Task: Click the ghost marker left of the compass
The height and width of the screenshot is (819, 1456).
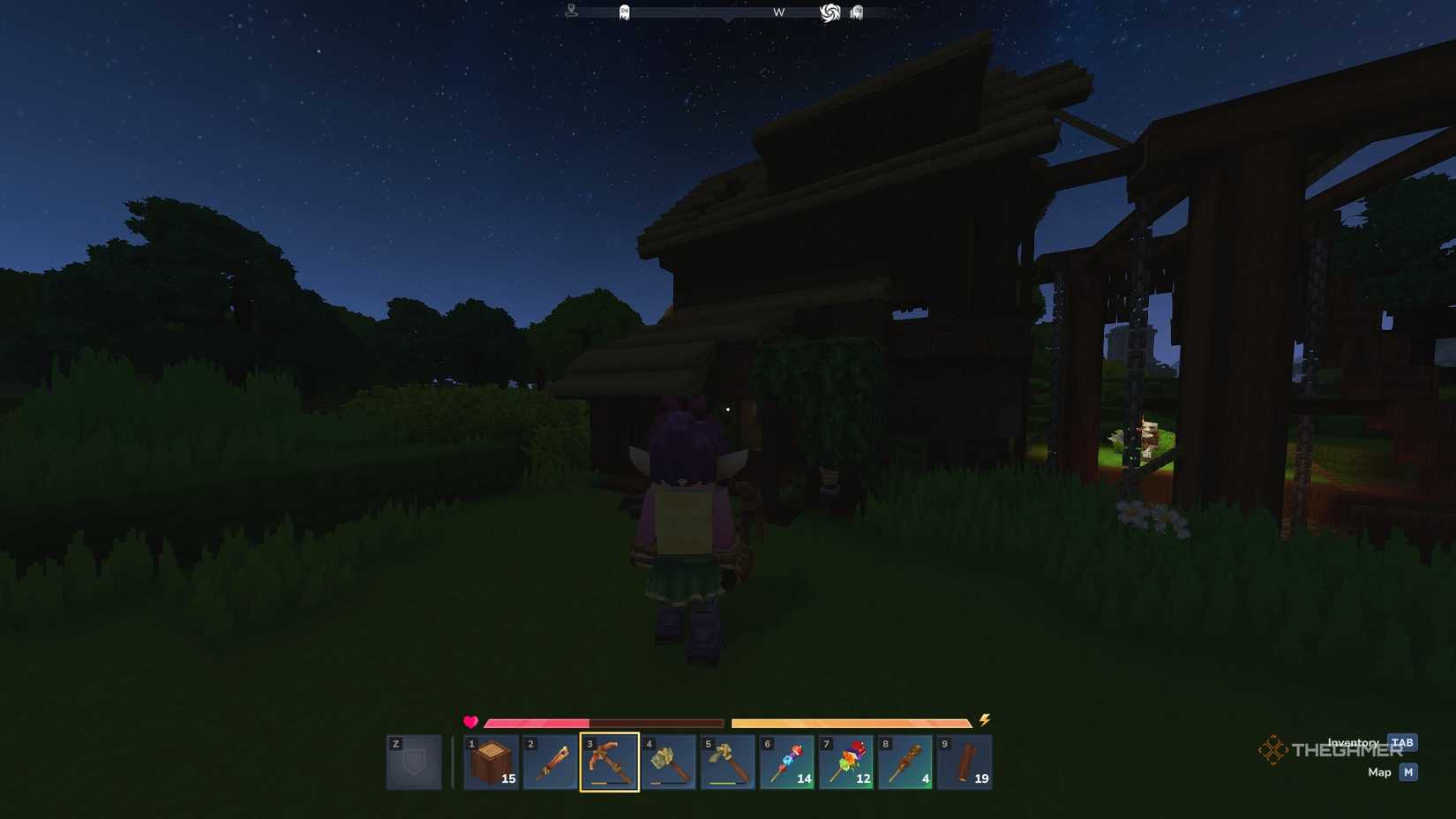Action: tap(623, 11)
